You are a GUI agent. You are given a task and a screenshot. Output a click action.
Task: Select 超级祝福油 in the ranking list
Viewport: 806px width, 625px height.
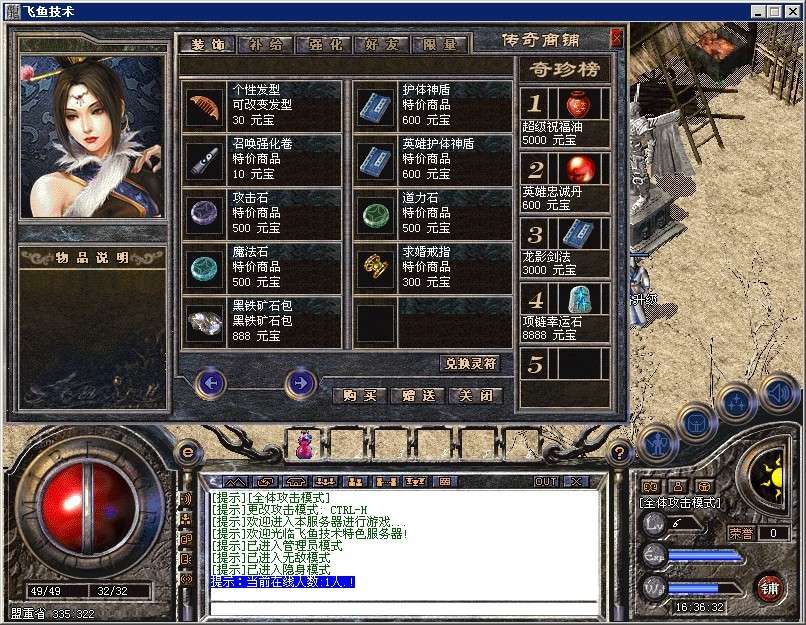tap(564, 115)
